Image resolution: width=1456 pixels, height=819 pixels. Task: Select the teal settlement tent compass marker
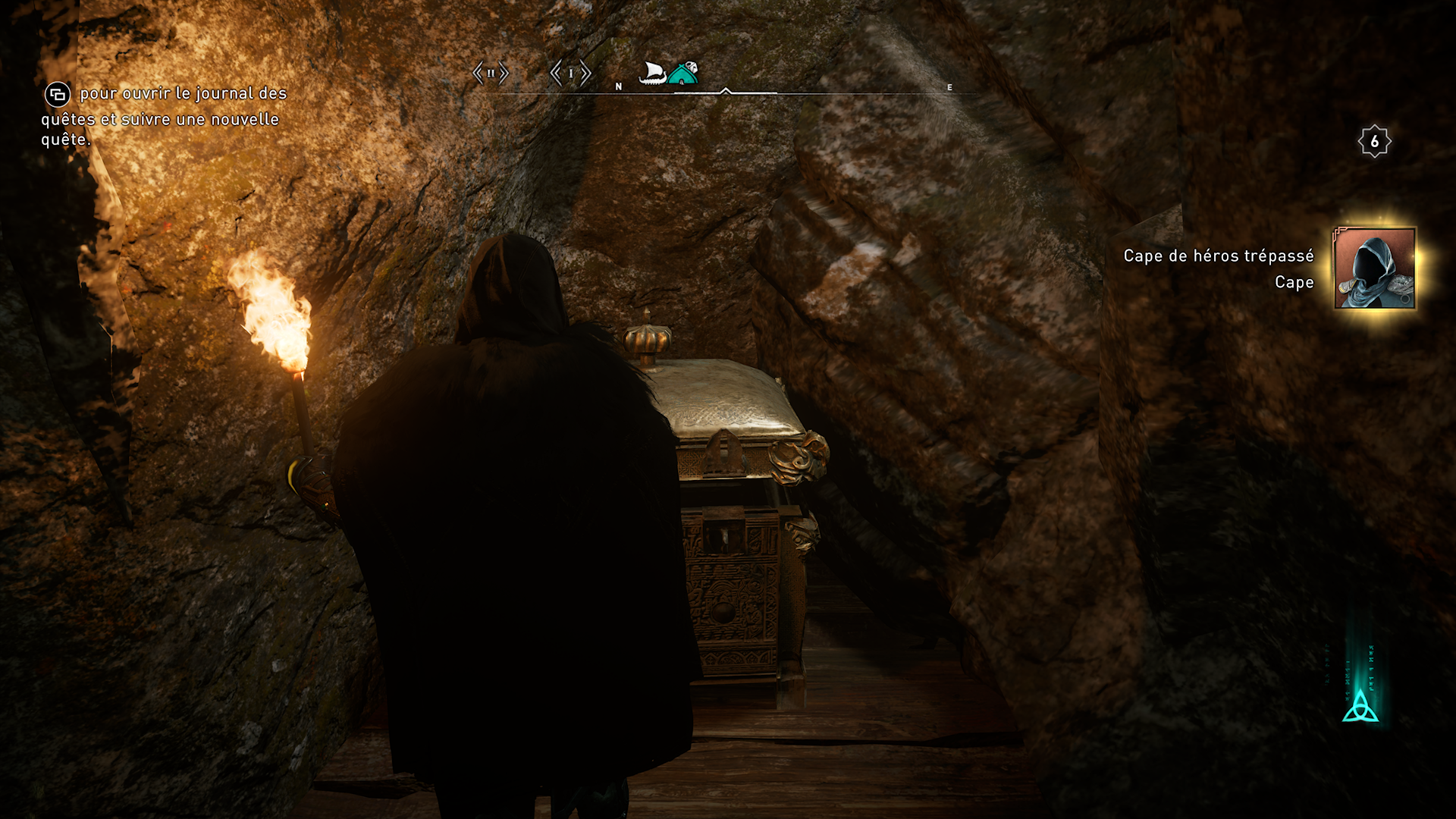684,74
